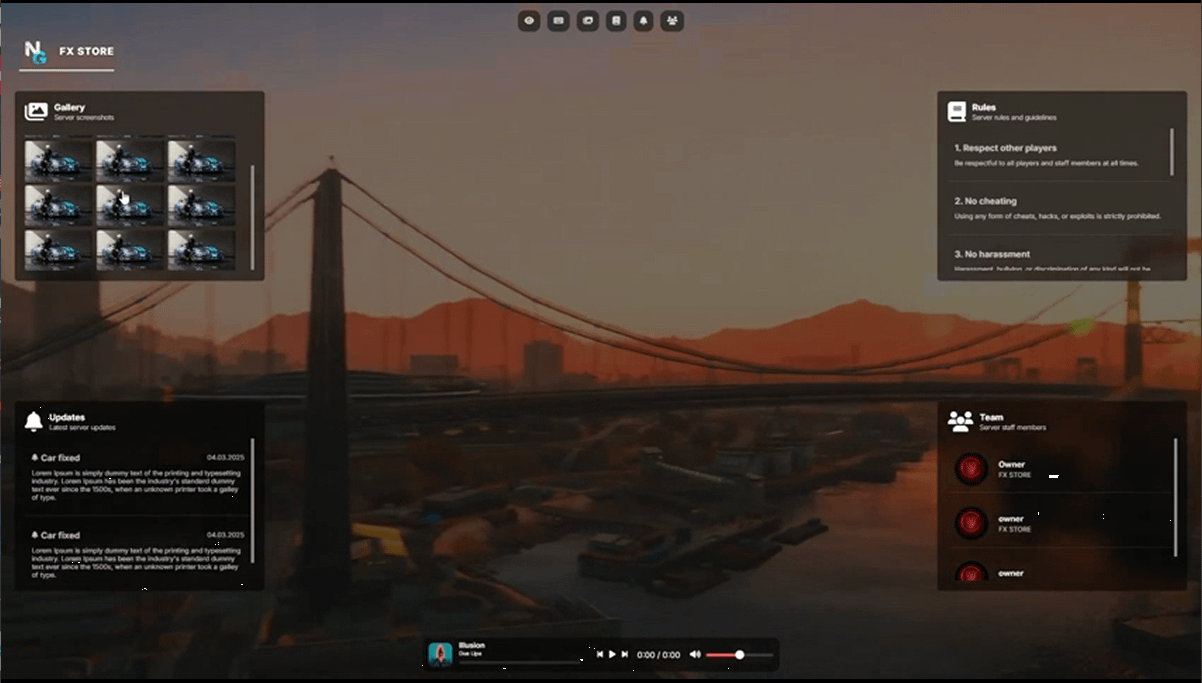Mute the music with the speaker icon
The image size is (1202, 683).
click(x=695, y=655)
